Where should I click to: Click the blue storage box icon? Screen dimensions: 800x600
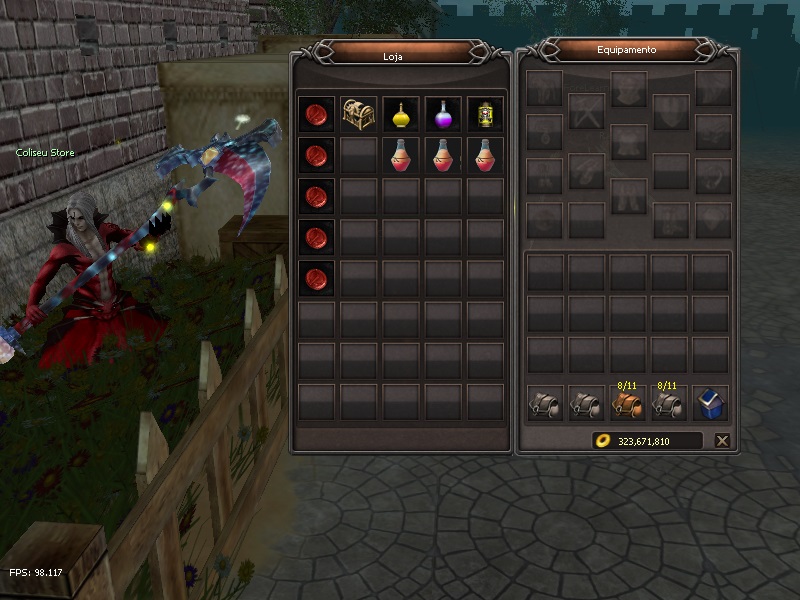(711, 403)
